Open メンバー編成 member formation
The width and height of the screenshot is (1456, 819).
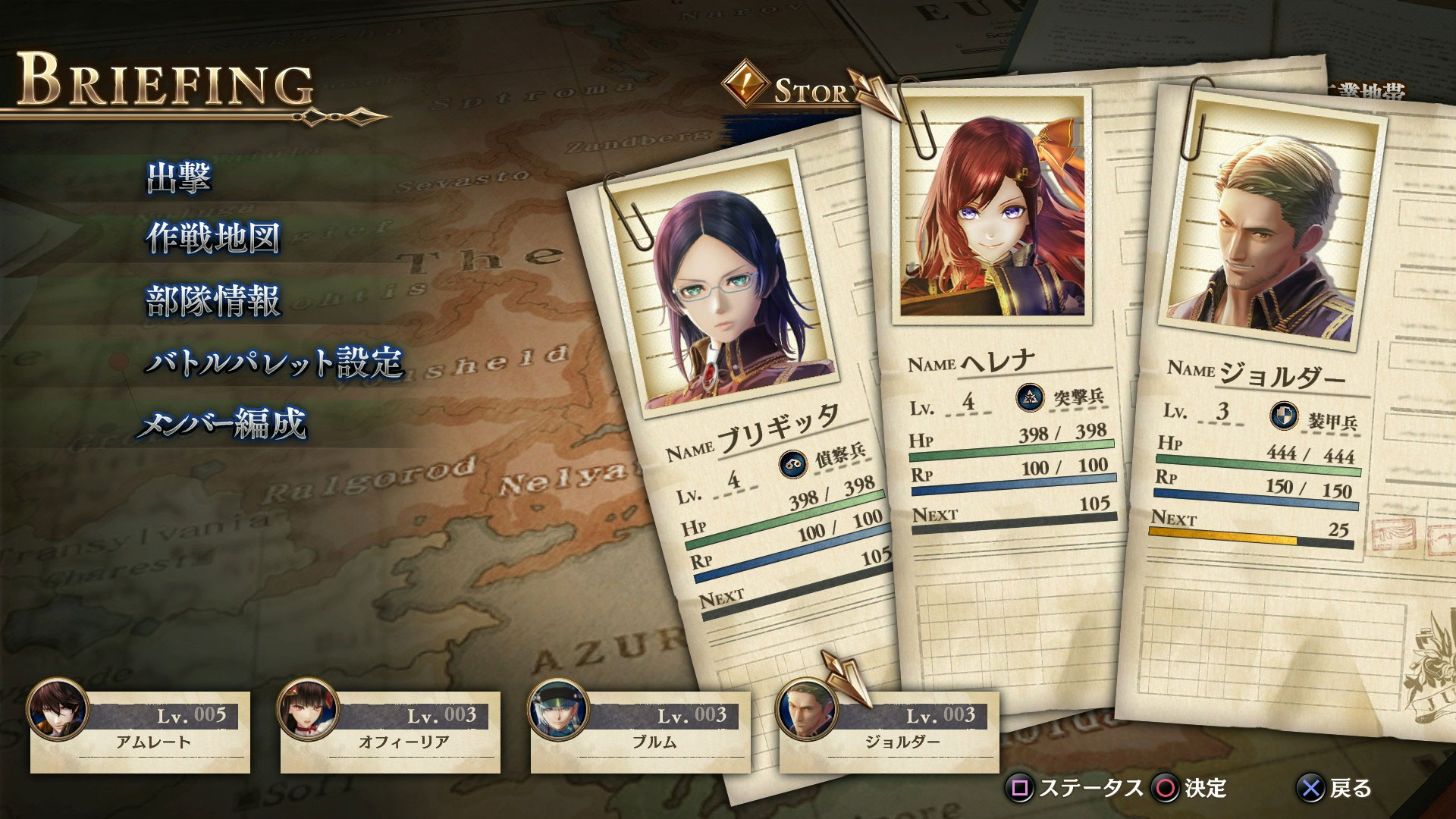pyautogui.click(x=222, y=424)
